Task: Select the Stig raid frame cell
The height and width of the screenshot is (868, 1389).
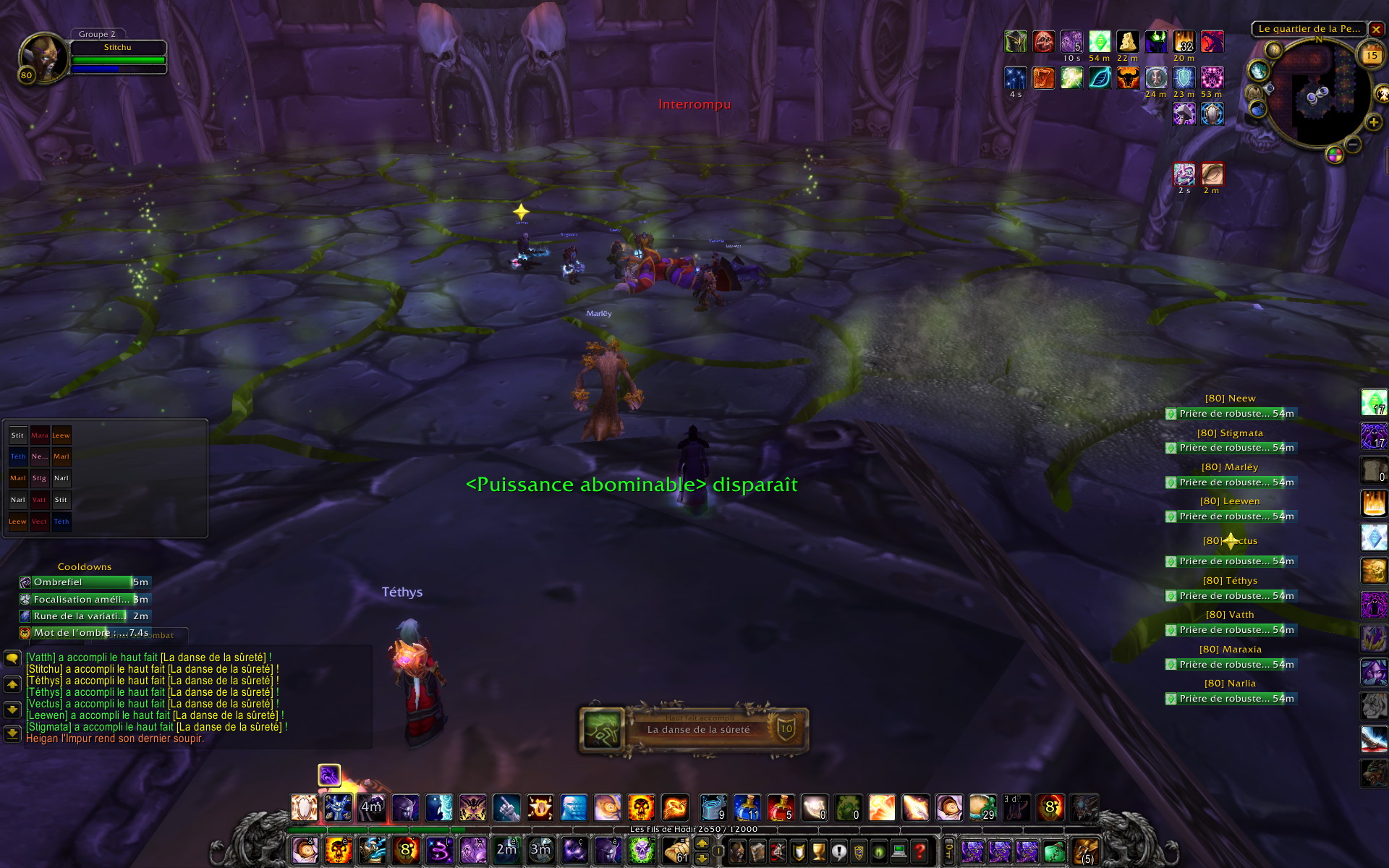Action: (x=39, y=478)
